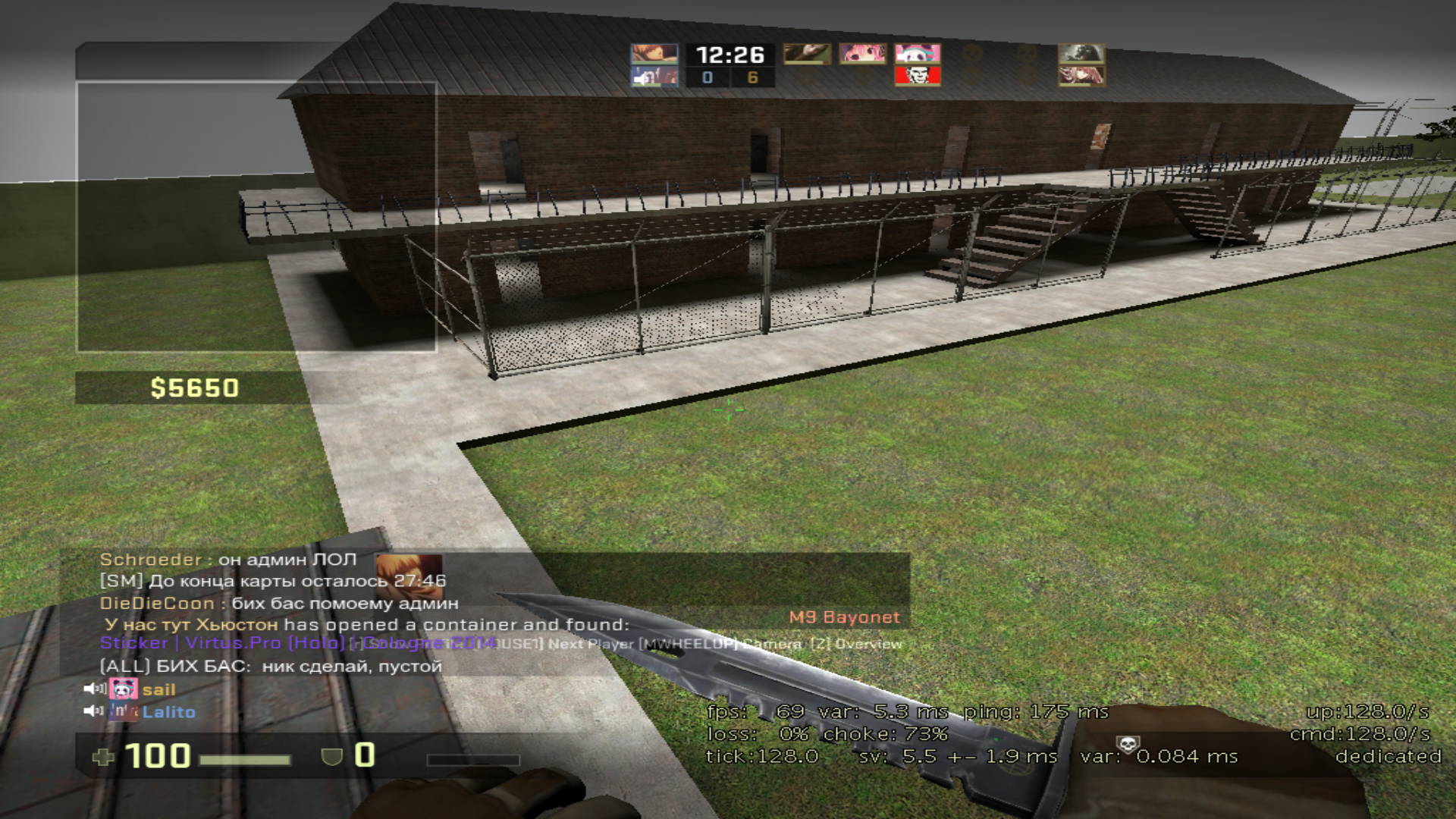This screenshot has width=1456, height=819.
Task: Click the radar minimap panel
Action: coord(256,217)
